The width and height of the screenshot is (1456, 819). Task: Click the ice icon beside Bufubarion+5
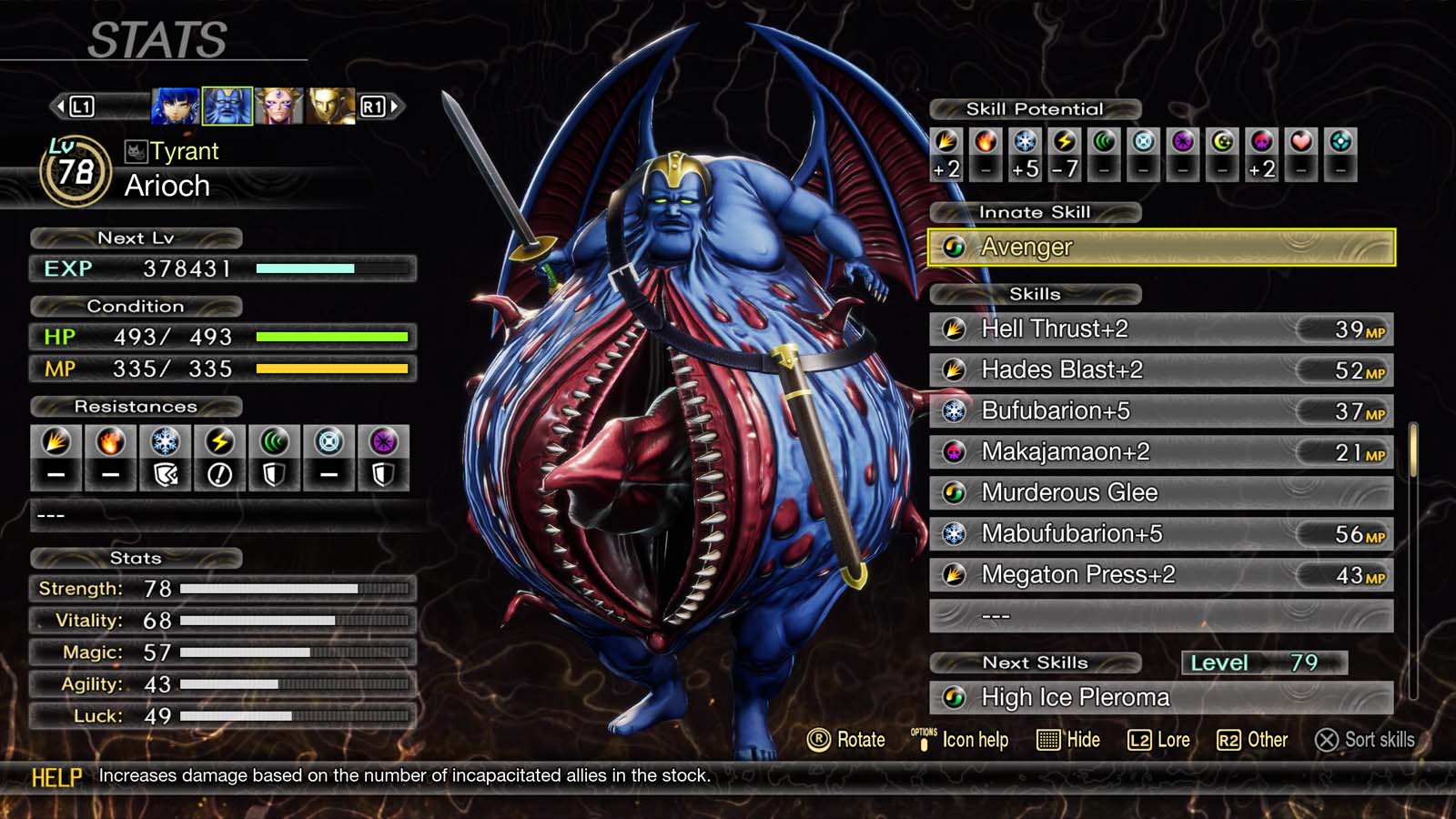(x=955, y=410)
